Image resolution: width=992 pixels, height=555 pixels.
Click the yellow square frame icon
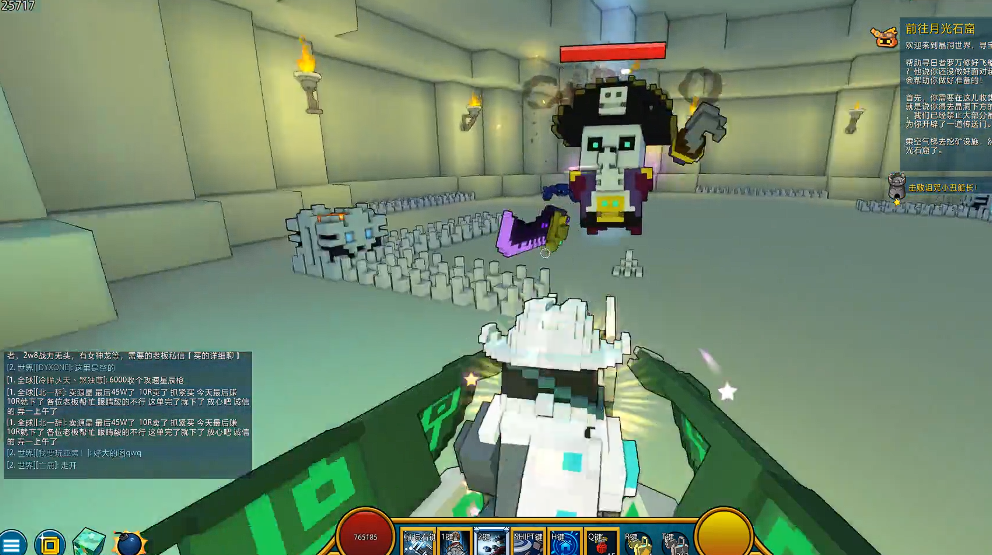[48, 543]
